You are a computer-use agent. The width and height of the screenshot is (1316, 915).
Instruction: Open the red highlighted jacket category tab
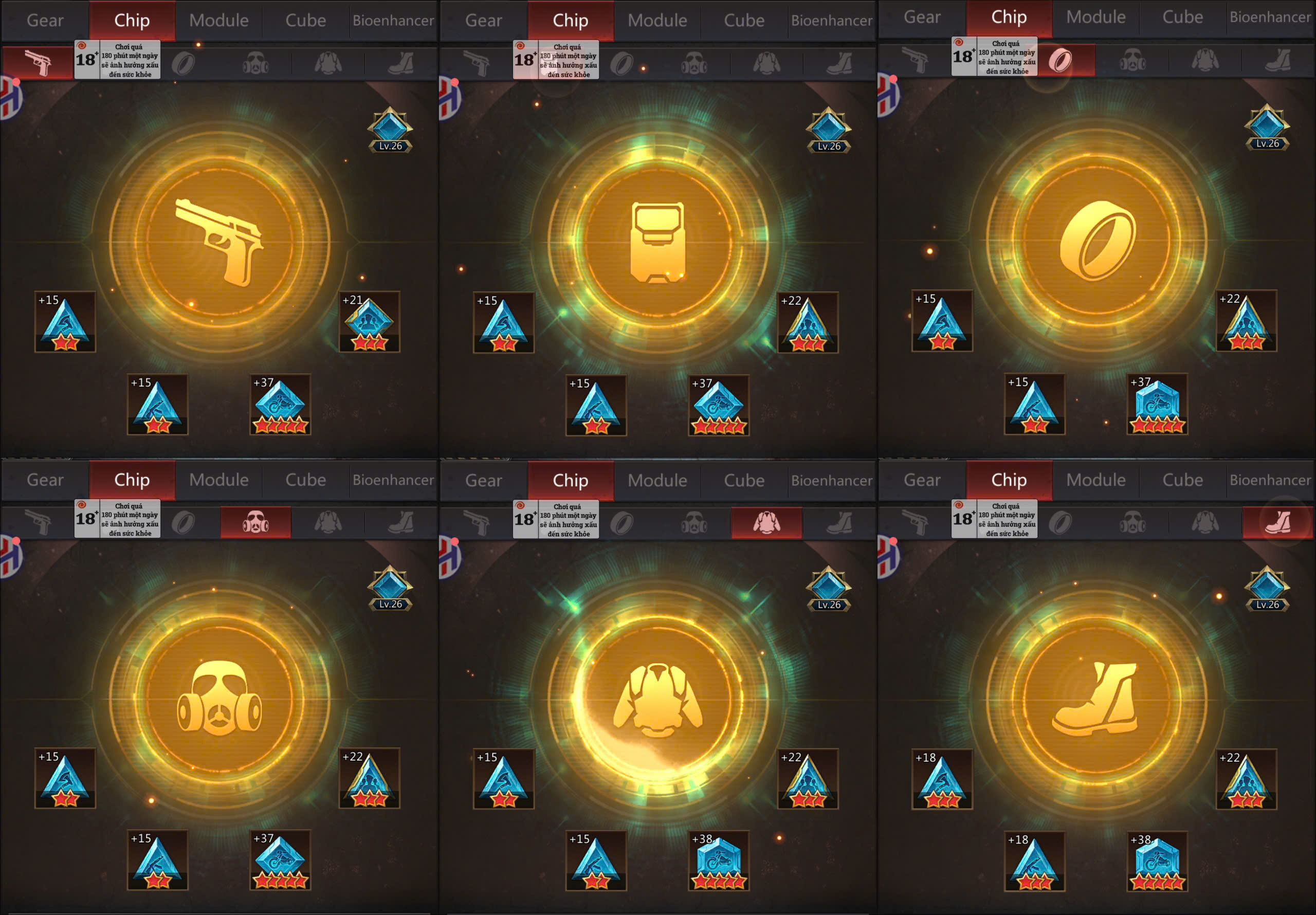coord(766,523)
